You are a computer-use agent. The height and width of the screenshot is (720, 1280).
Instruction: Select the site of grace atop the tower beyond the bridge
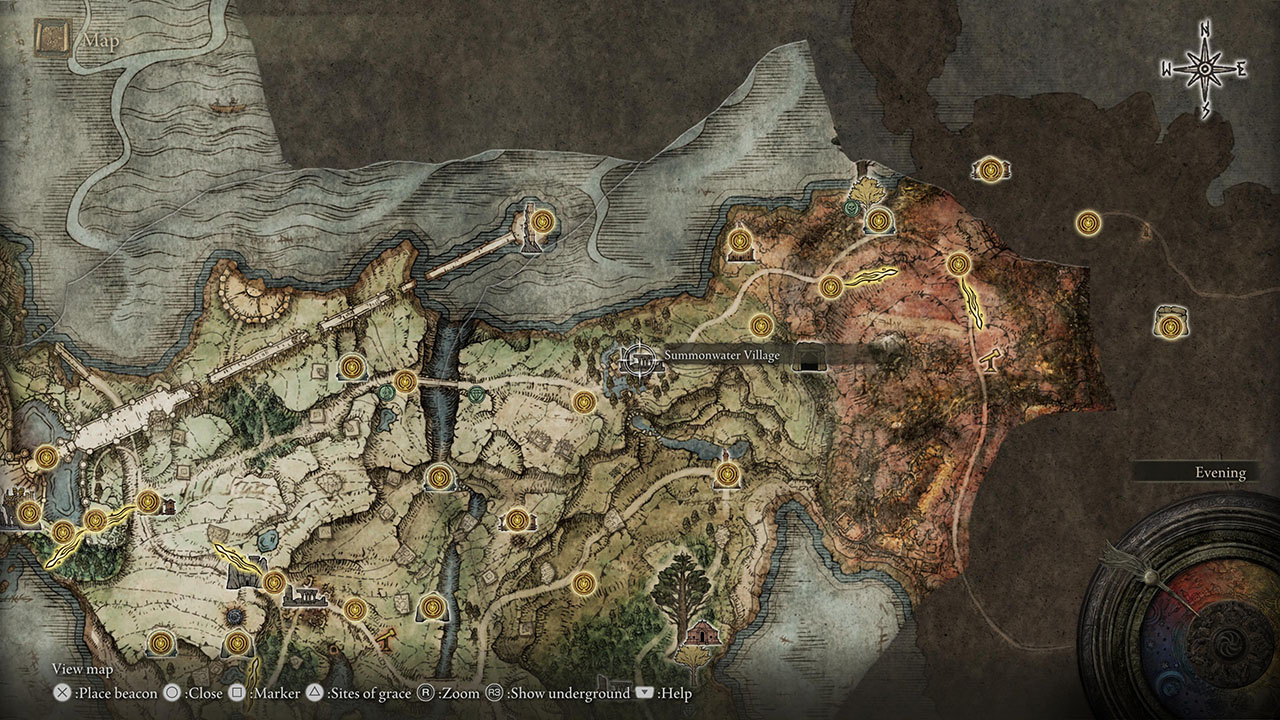coord(542,220)
